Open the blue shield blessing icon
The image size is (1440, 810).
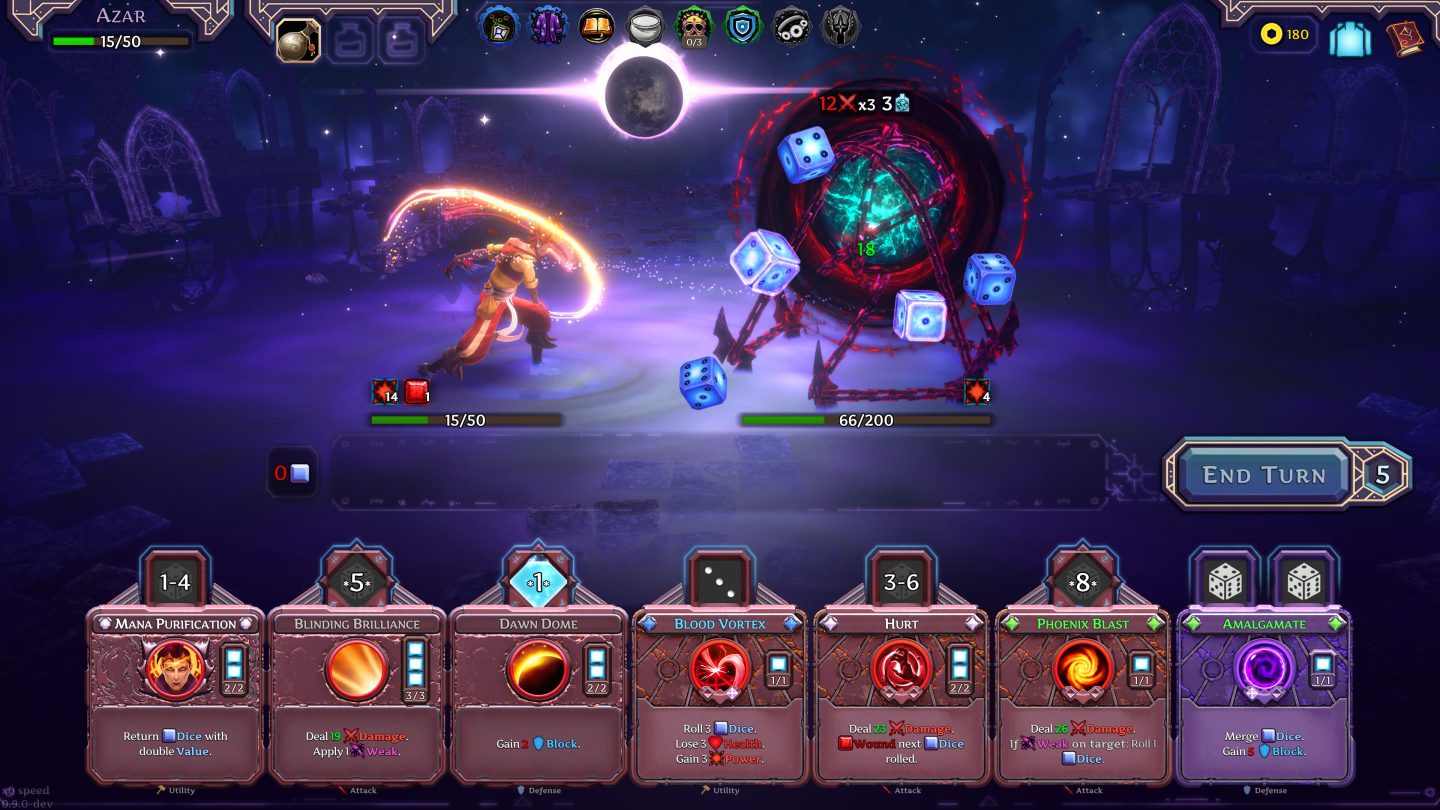point(743,25)
